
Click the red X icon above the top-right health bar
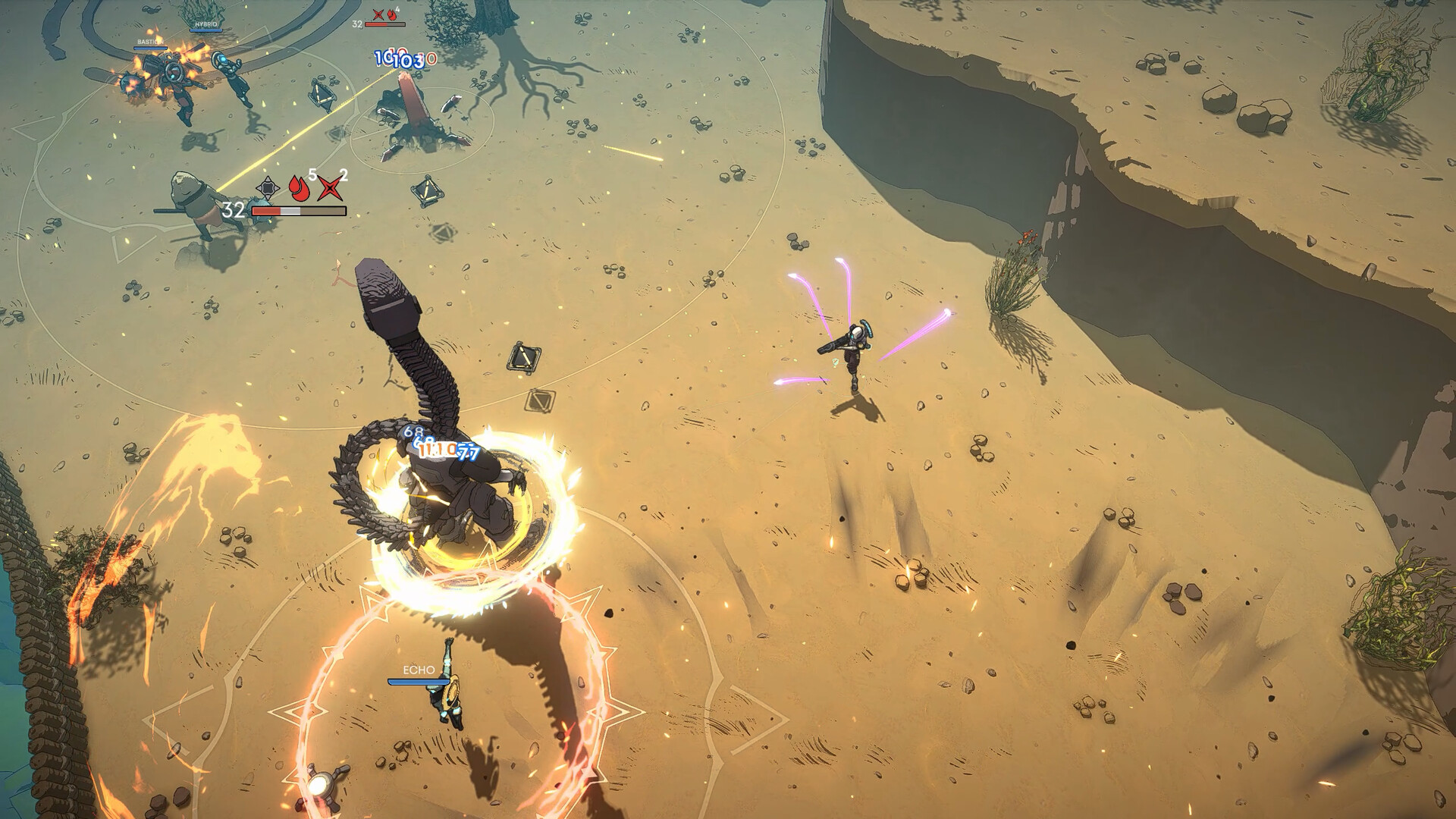[378, 14]
